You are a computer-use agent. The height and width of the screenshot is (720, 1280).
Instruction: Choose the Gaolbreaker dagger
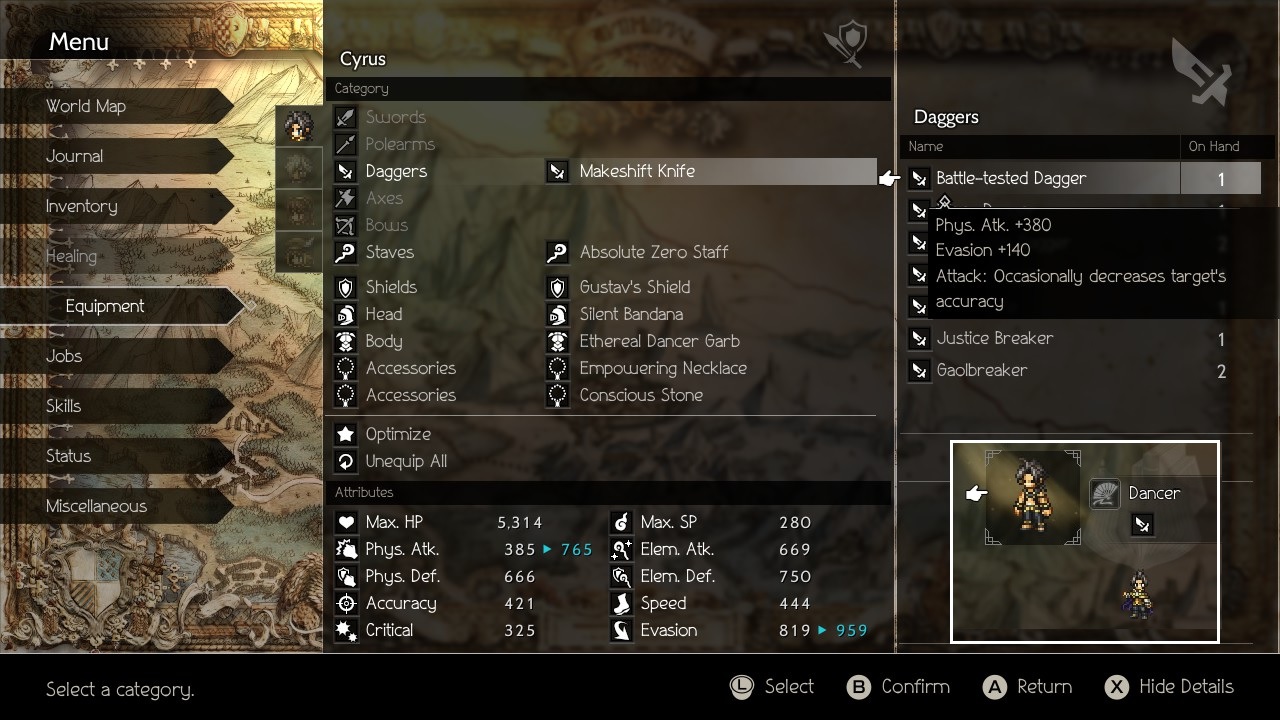click(x=982, y=371)
